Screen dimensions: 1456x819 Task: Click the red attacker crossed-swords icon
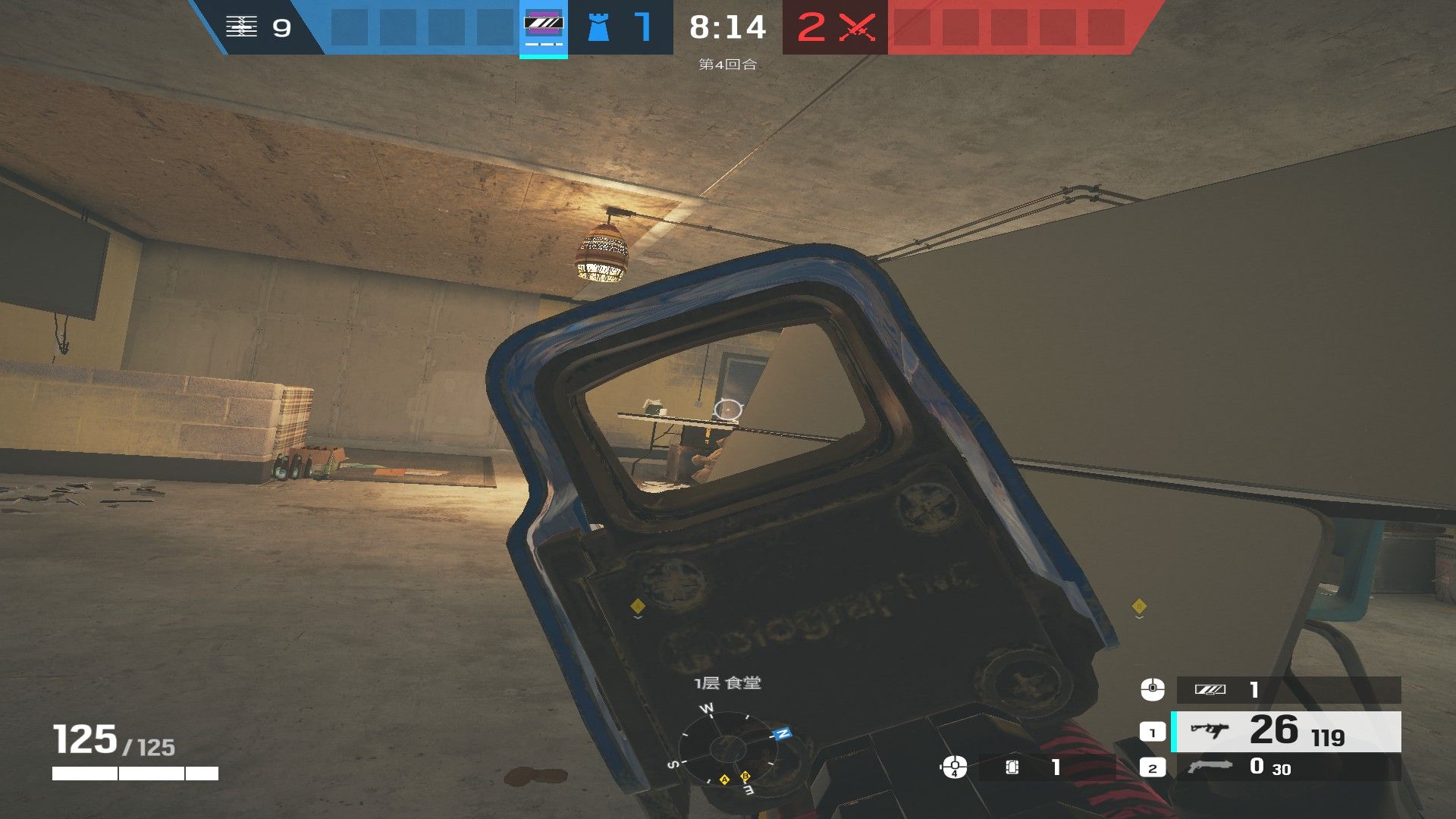pyautogui.click(x=857, y=27)
